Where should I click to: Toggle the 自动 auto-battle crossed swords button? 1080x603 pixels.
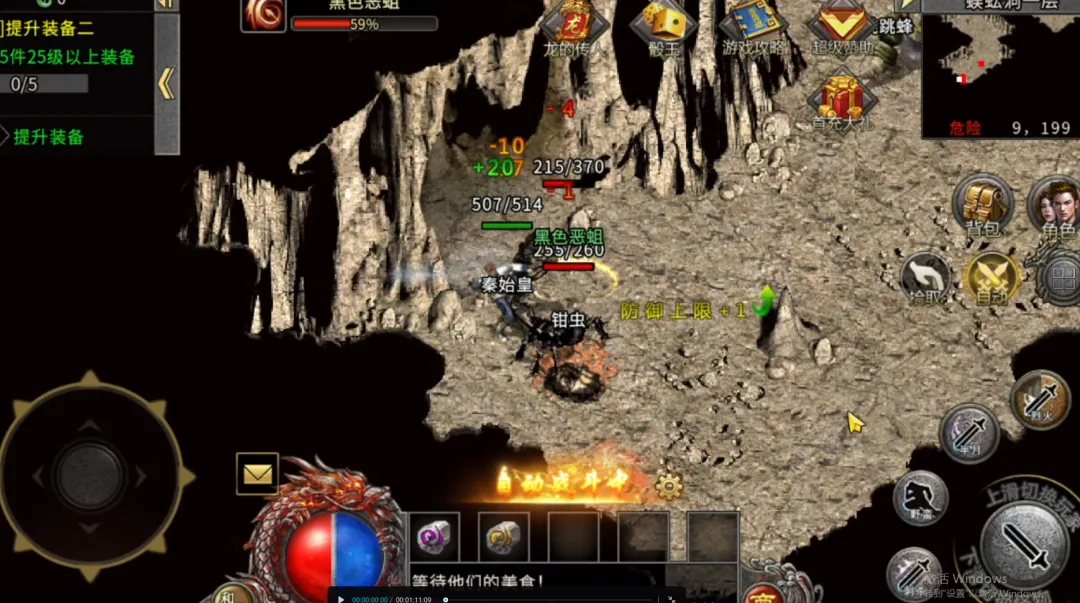click(991, 276)
